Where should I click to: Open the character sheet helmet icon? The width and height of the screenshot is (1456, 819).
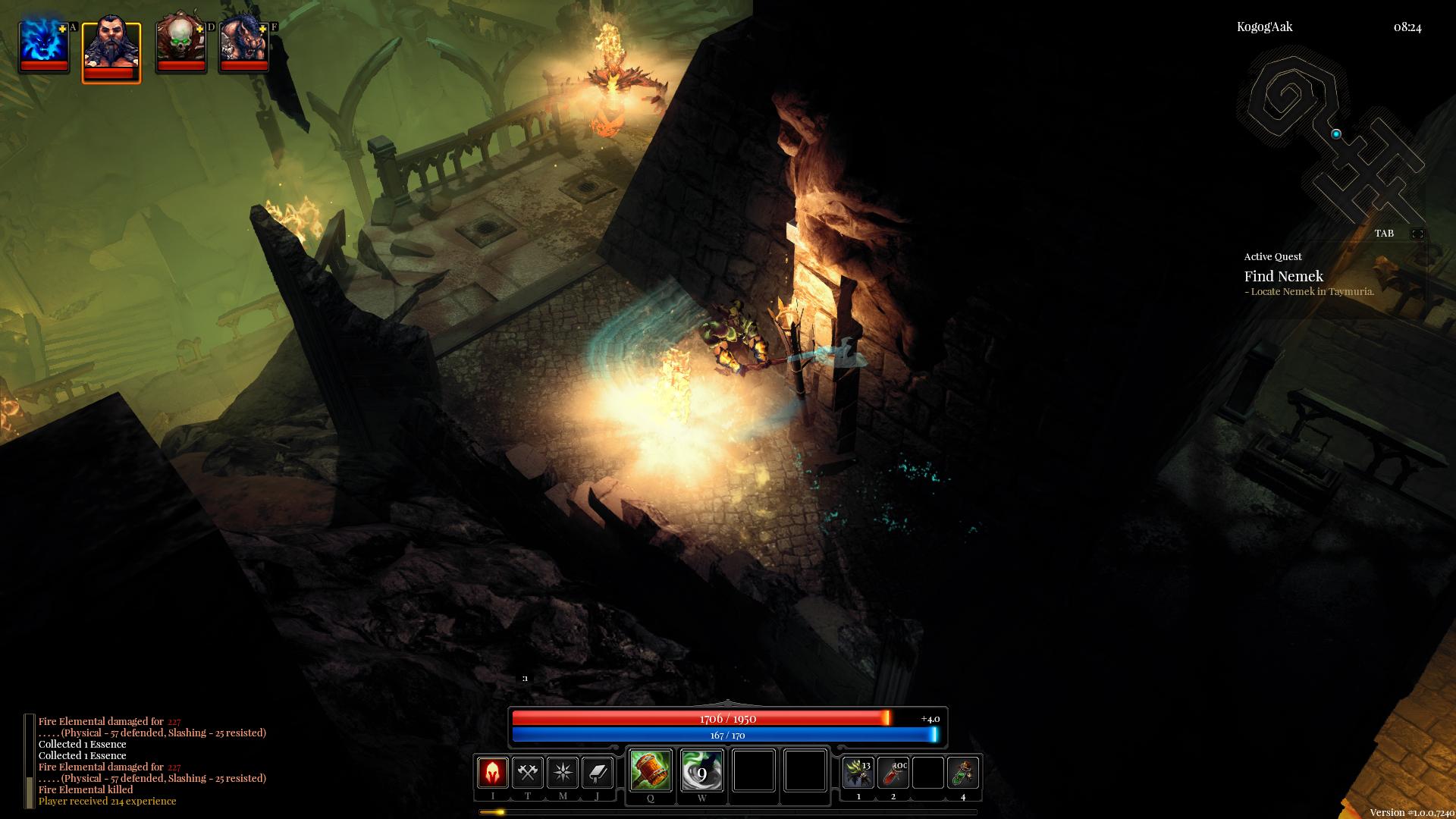point(493,773)
